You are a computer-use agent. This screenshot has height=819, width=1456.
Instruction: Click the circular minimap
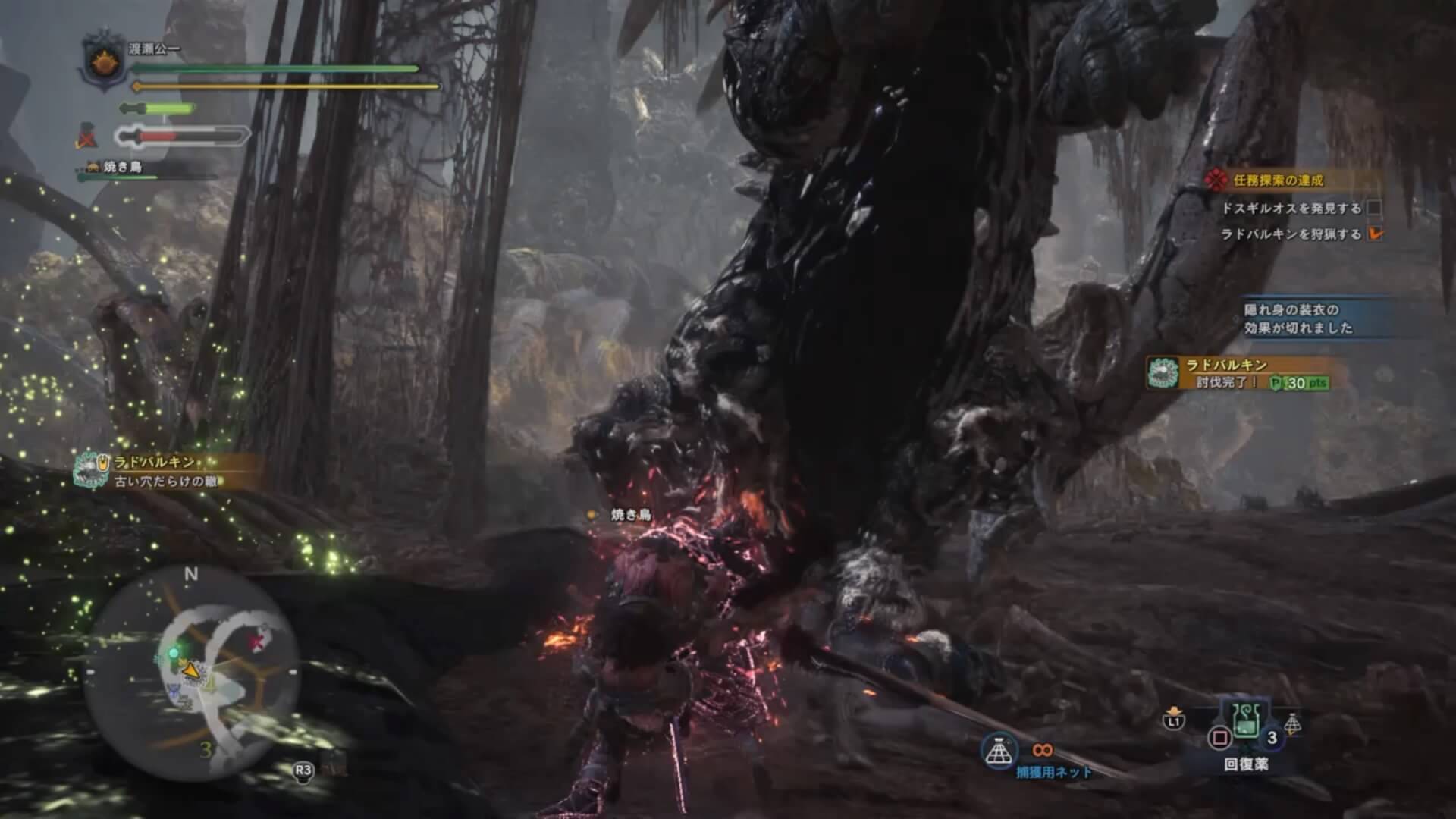pyautogui.click(x=192, y=670)
